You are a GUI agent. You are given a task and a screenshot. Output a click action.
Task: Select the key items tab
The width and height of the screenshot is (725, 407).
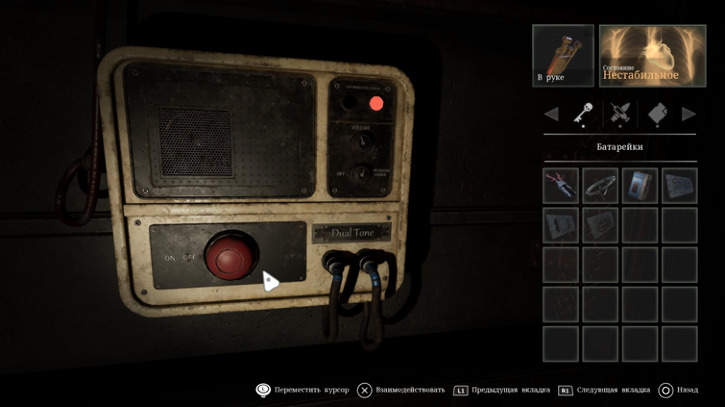(x=583, y=114)
